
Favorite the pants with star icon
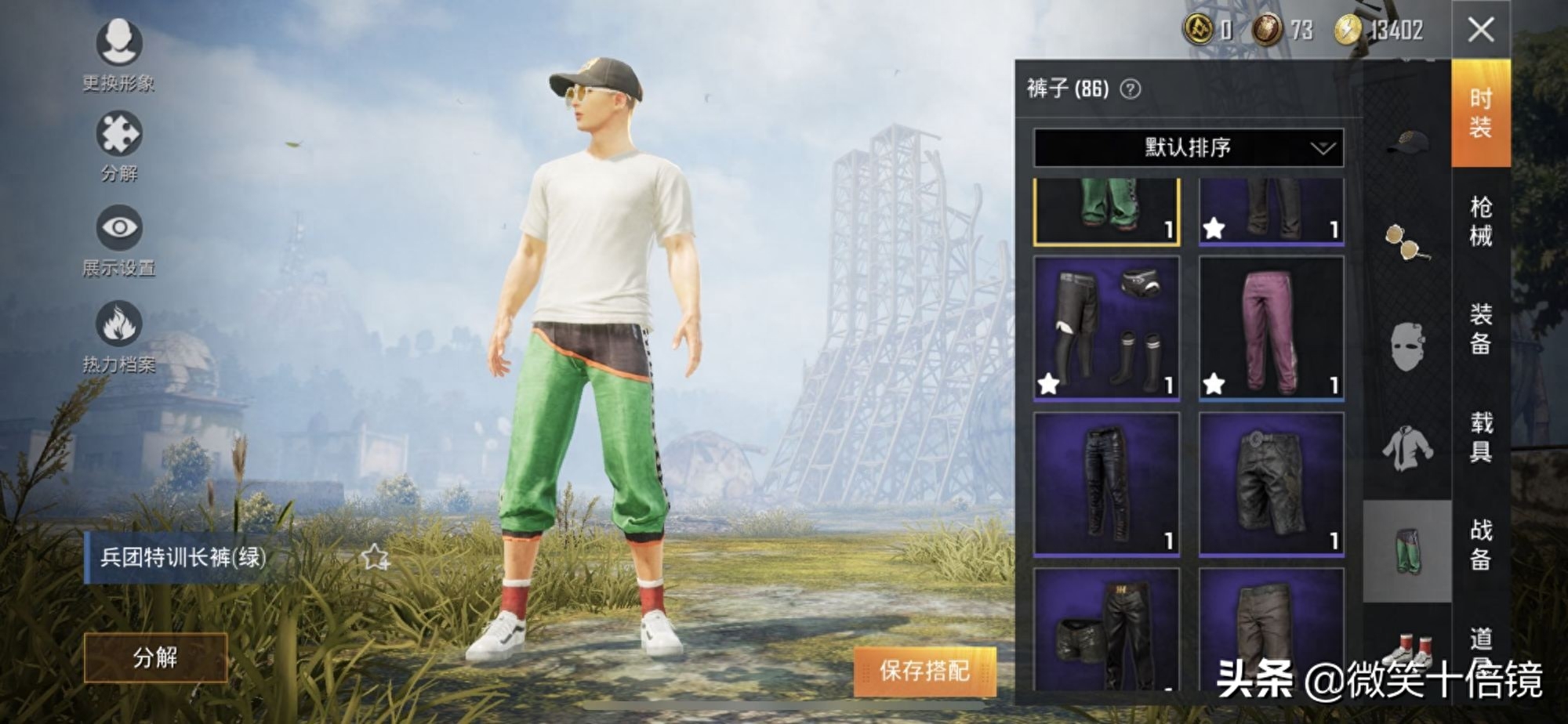tap(375, 557)
